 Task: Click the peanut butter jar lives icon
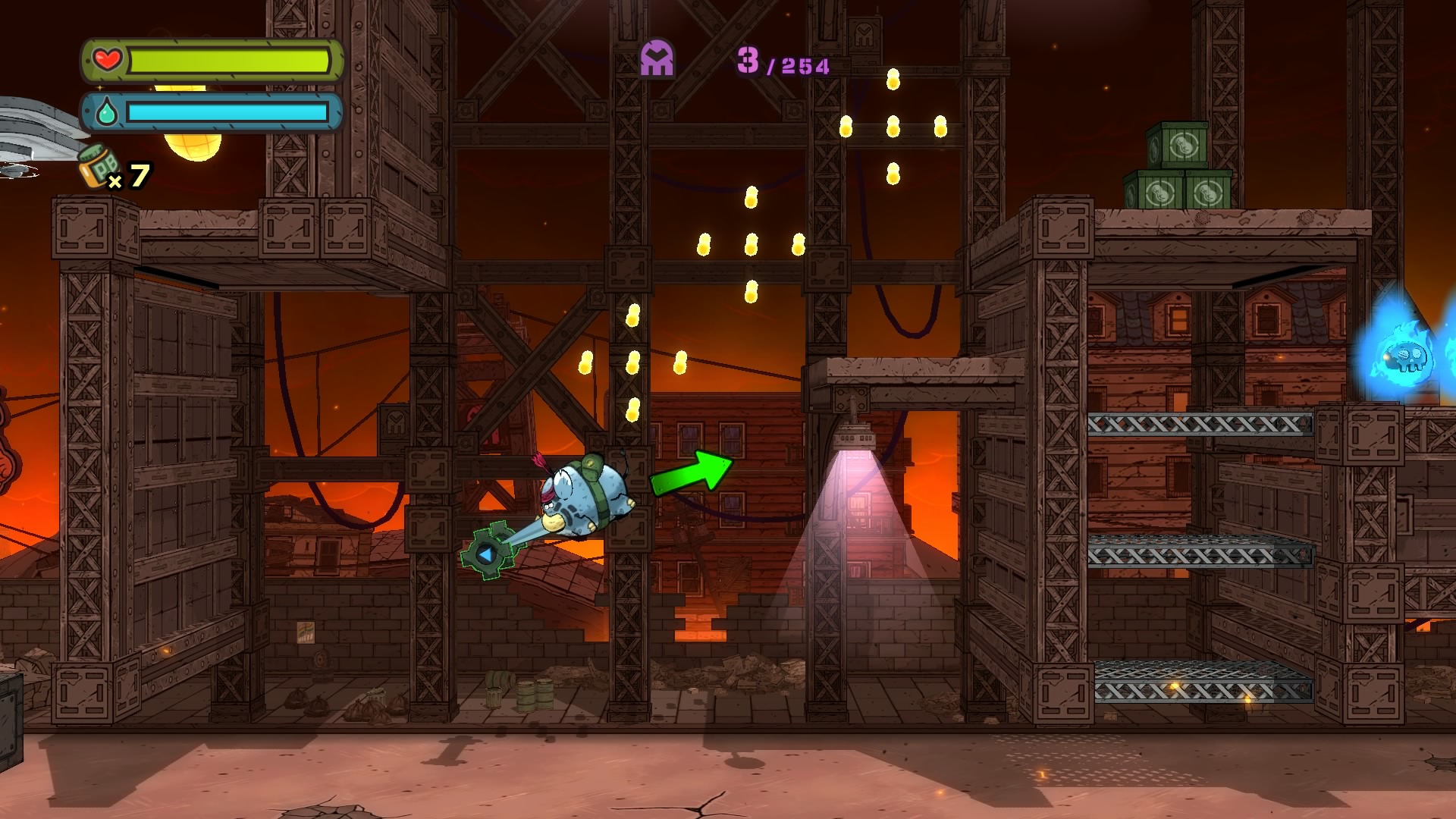(99, 166)
